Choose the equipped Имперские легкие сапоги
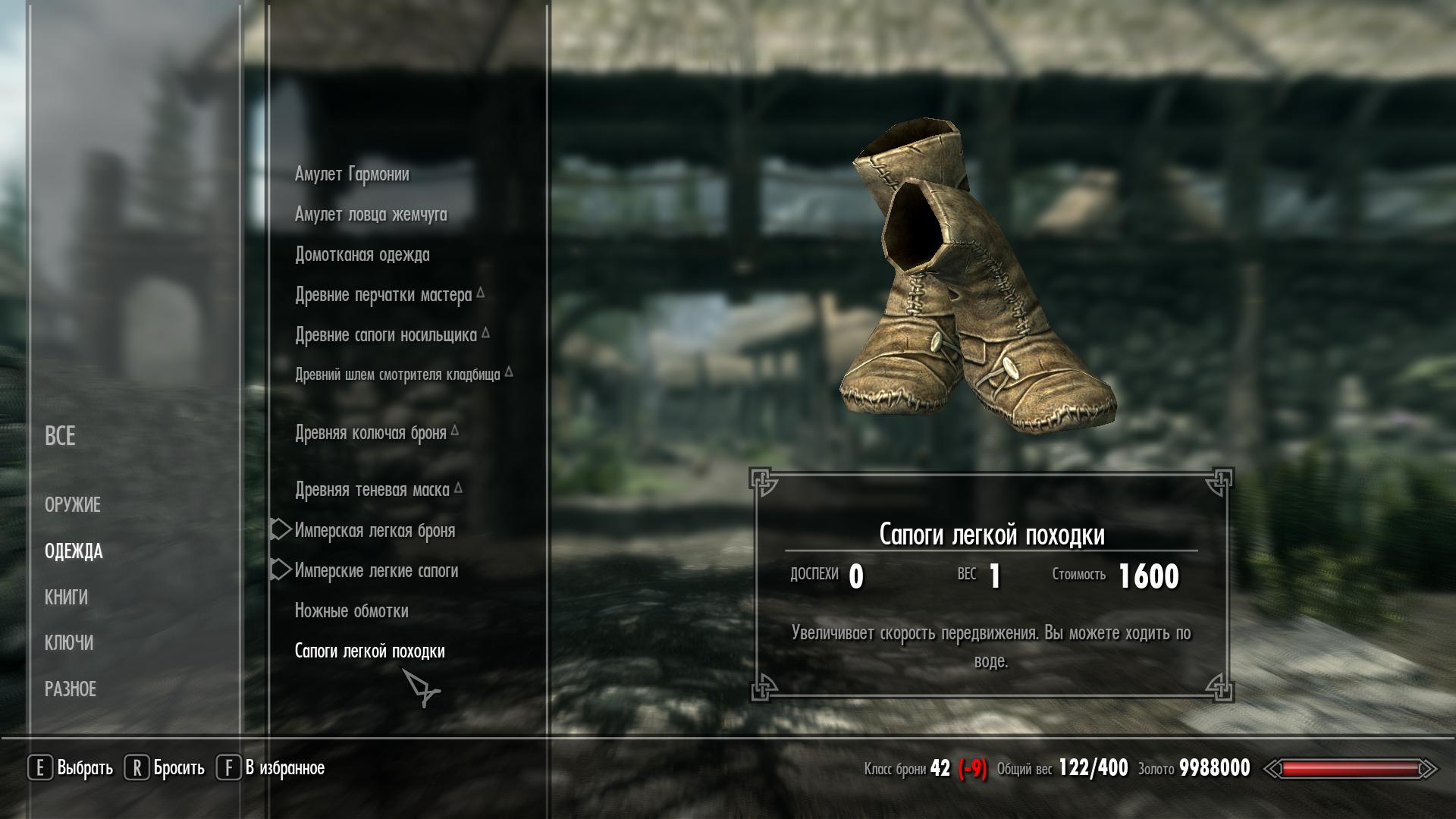This screenshot has height=819, width=1456. [376, 571]
